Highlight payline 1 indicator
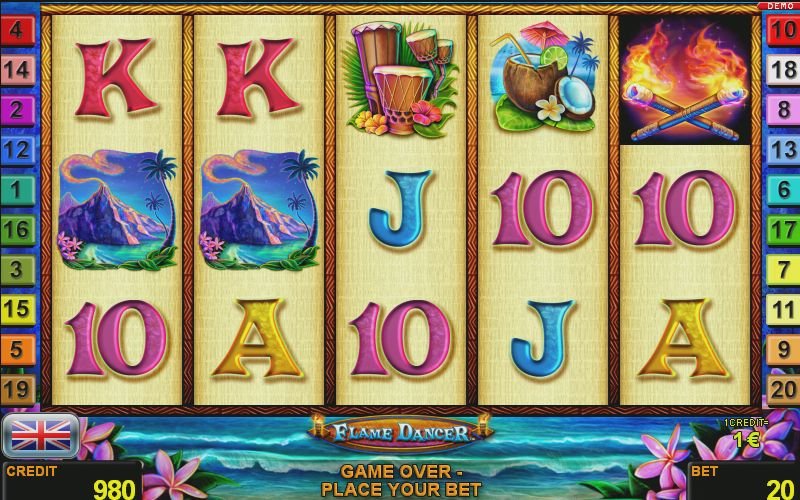Screen dimensions: 800x500 (x=17, y=189)
